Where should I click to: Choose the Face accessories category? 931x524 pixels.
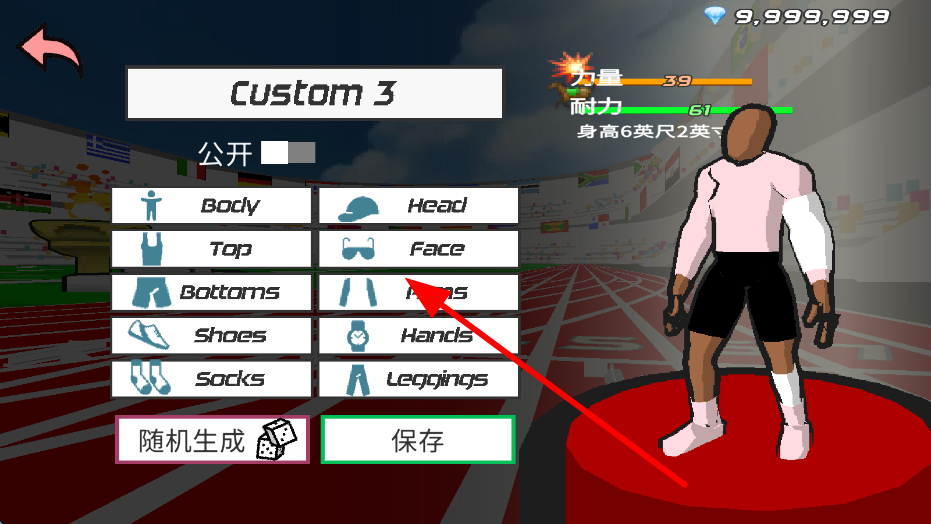pyautogui.click(x=419, y=249)
